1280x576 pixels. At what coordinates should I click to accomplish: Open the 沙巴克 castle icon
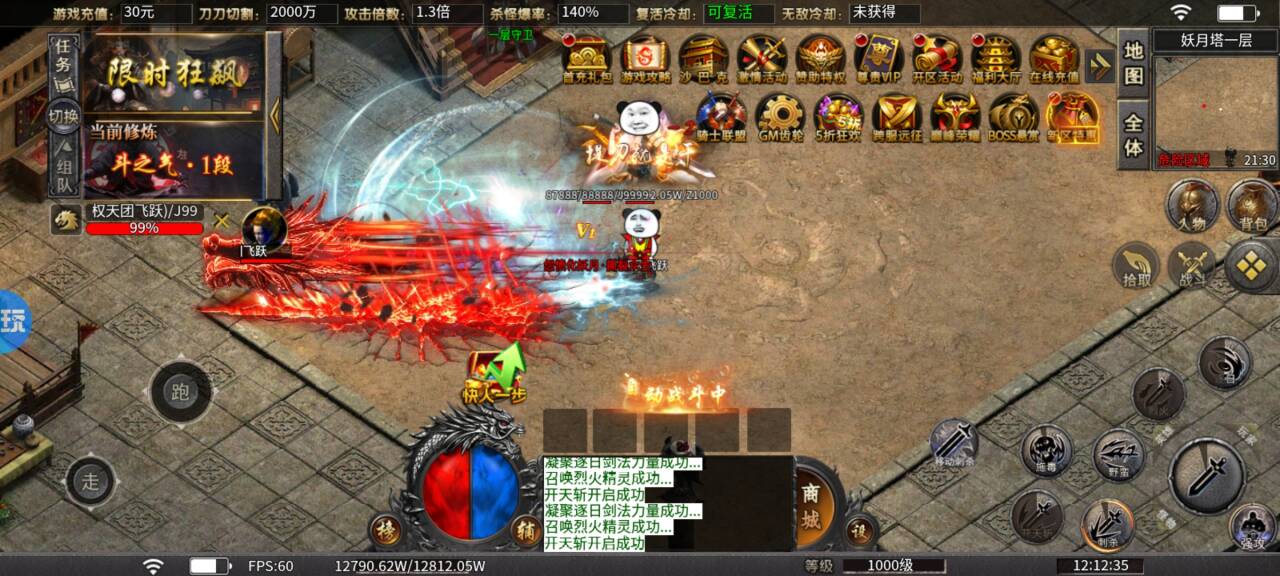click(x=703, y=59)
